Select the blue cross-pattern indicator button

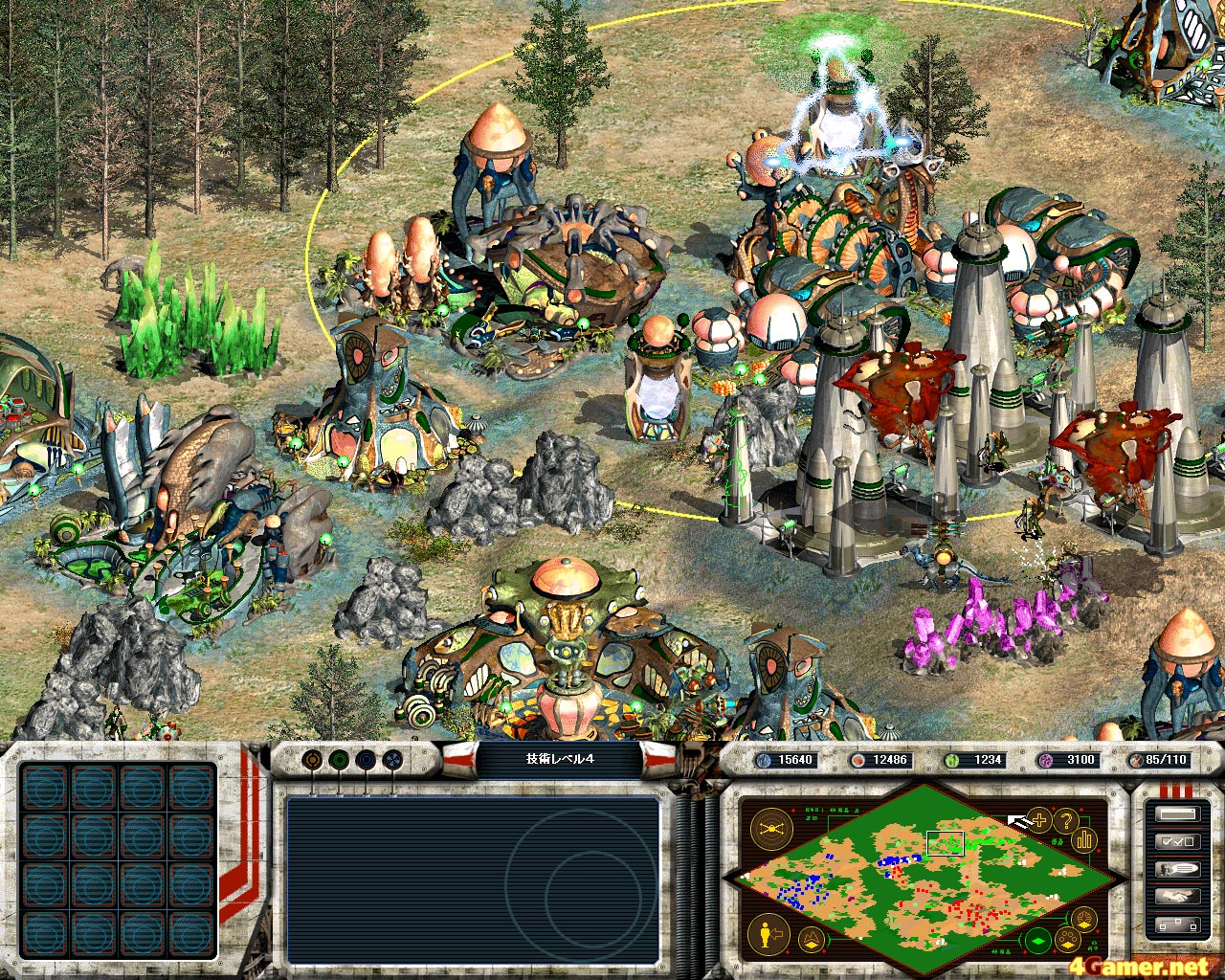coord(392,761)
